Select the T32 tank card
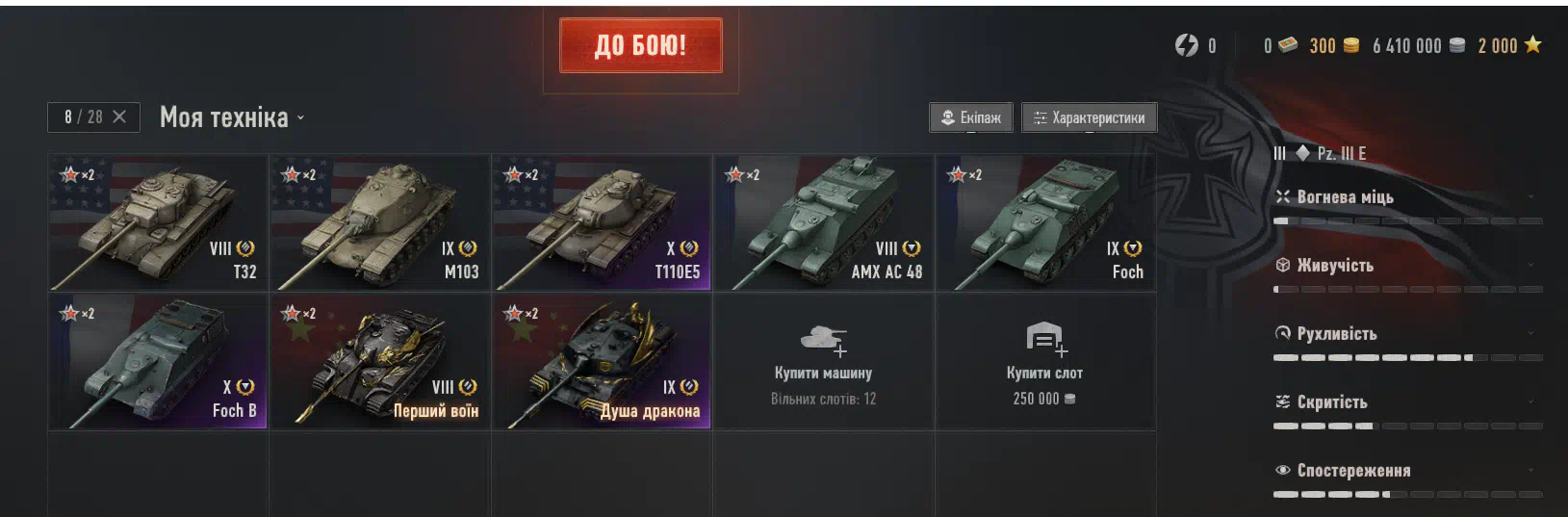This screenshot has height=517, width=1568. [x=158, y=222]
